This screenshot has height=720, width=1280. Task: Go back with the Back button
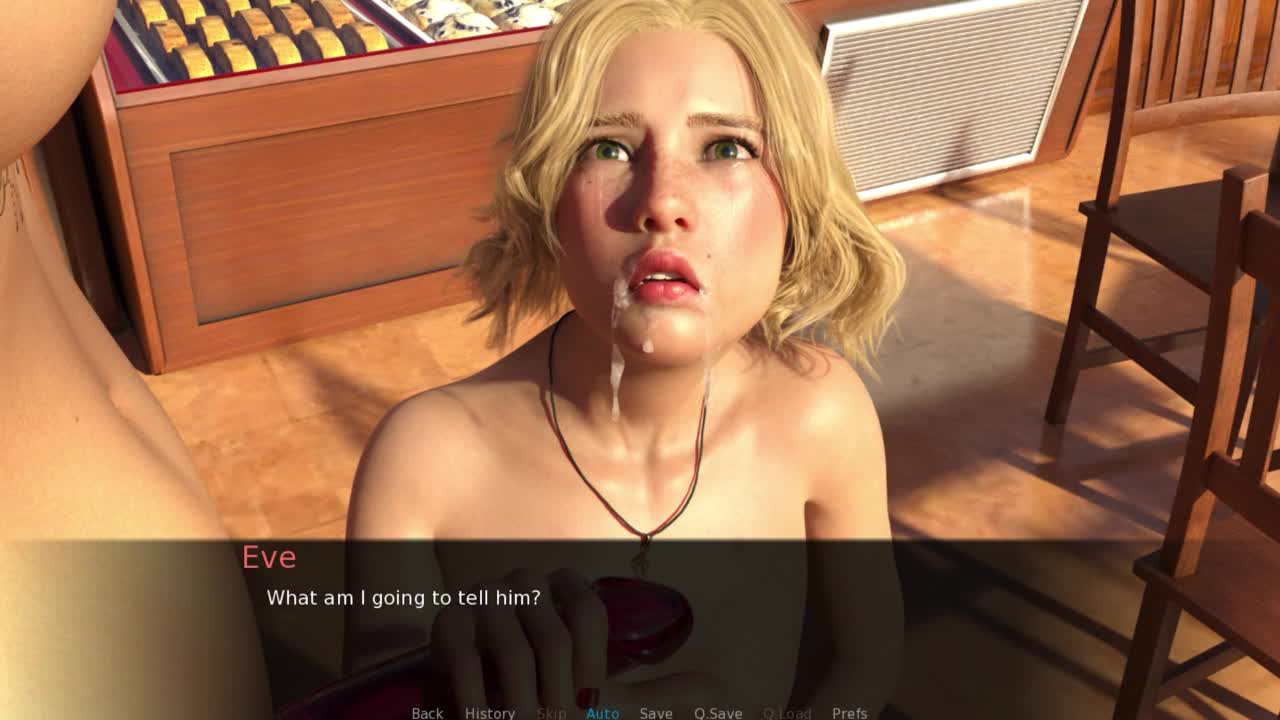tap(427, 713)
